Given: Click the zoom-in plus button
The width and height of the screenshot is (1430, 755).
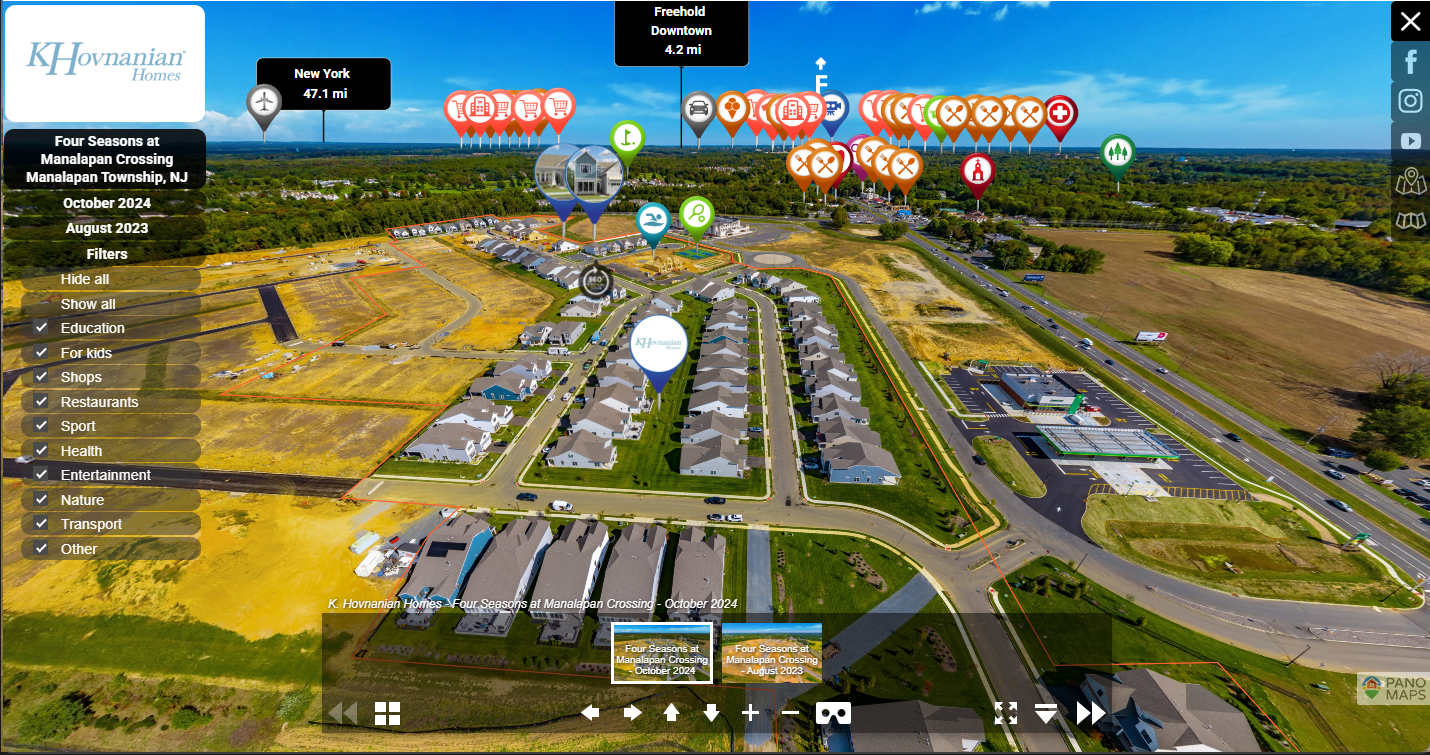Looking at the screenshot, I should 751,712.
